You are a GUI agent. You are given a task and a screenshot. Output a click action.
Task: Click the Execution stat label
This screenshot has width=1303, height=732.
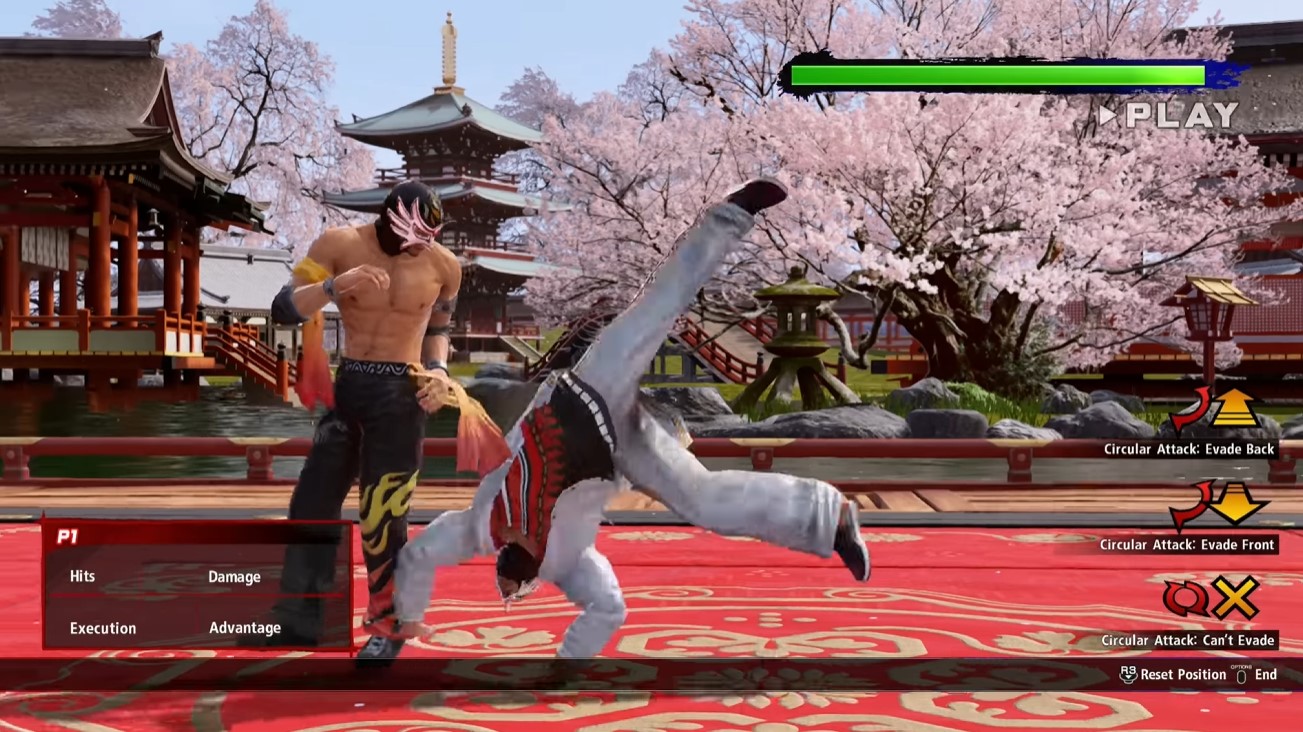(102, 628)
